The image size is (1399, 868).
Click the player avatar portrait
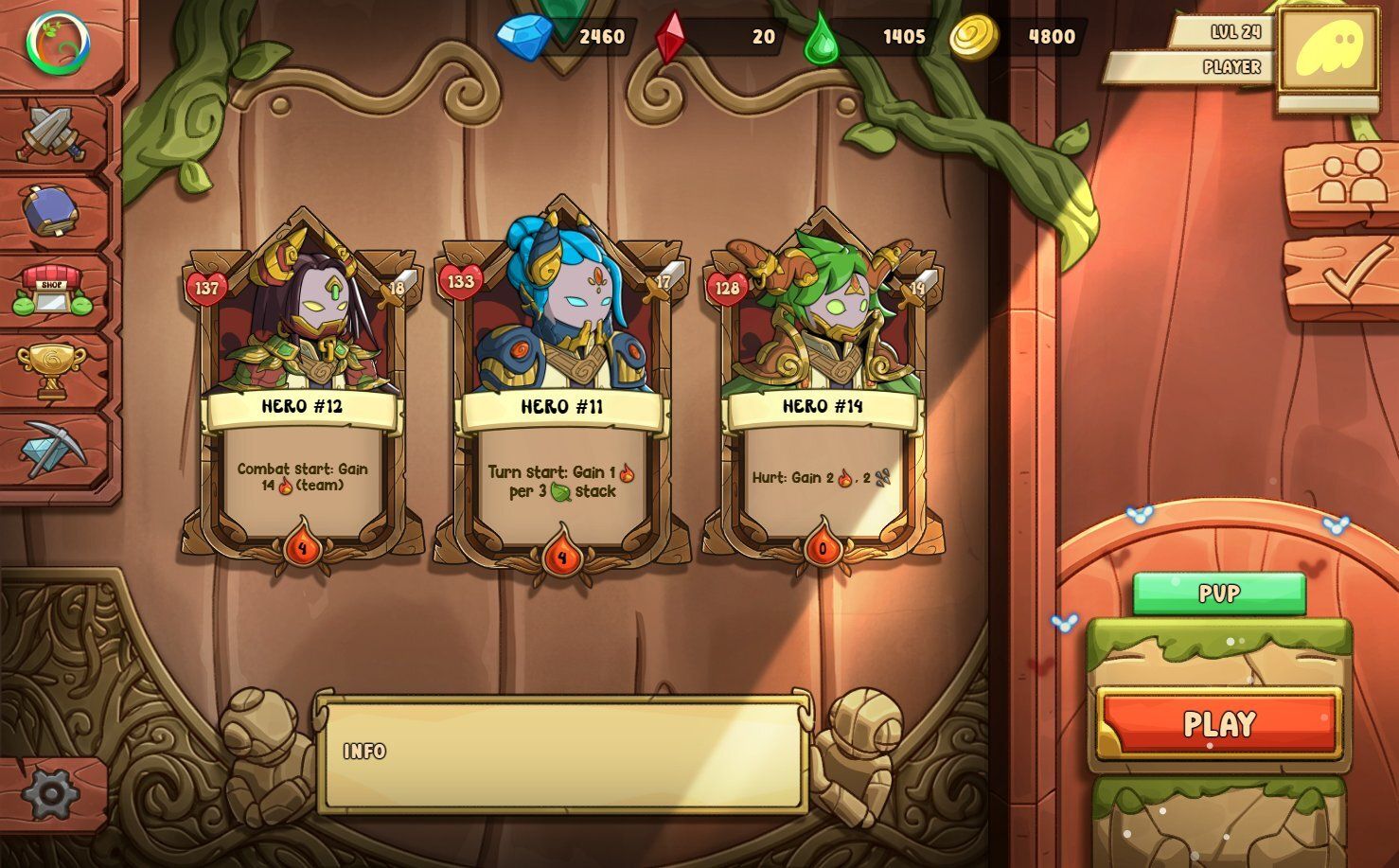pyautogui.click(x=1327, y=50)
